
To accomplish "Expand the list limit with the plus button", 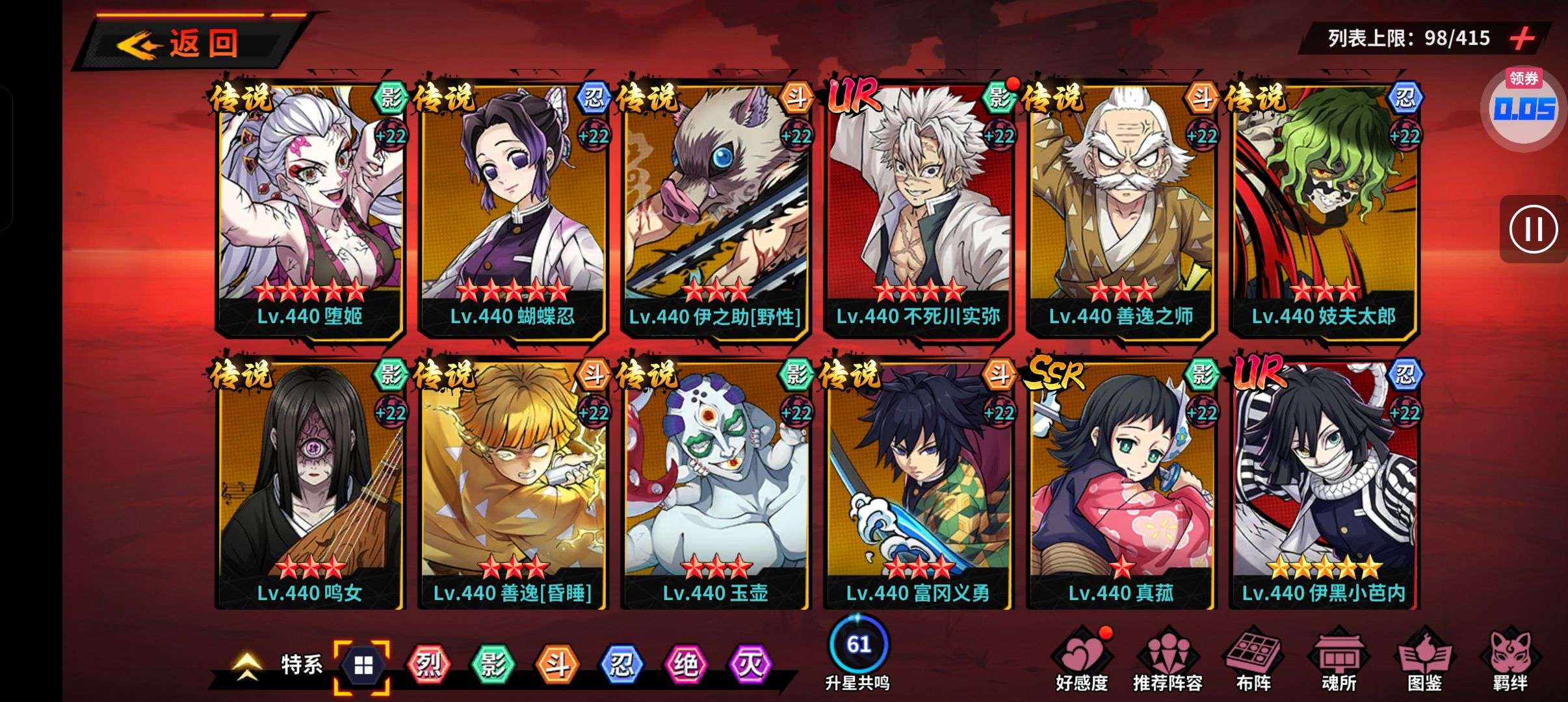I will pyautogui.click(x=1522, y=38).
